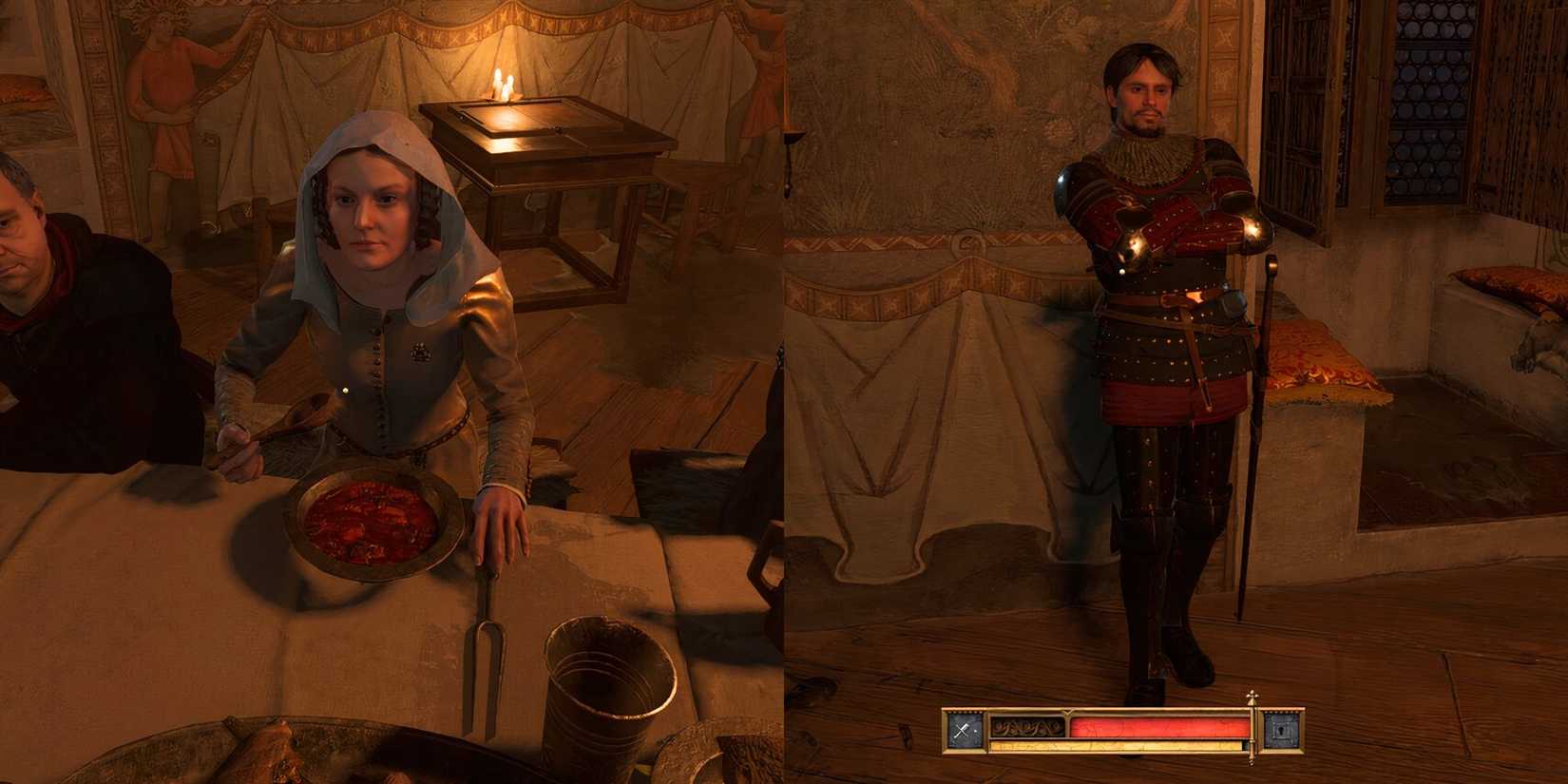
Task: Select the crossed lockpicks icon on the bar
Action: 961,728
